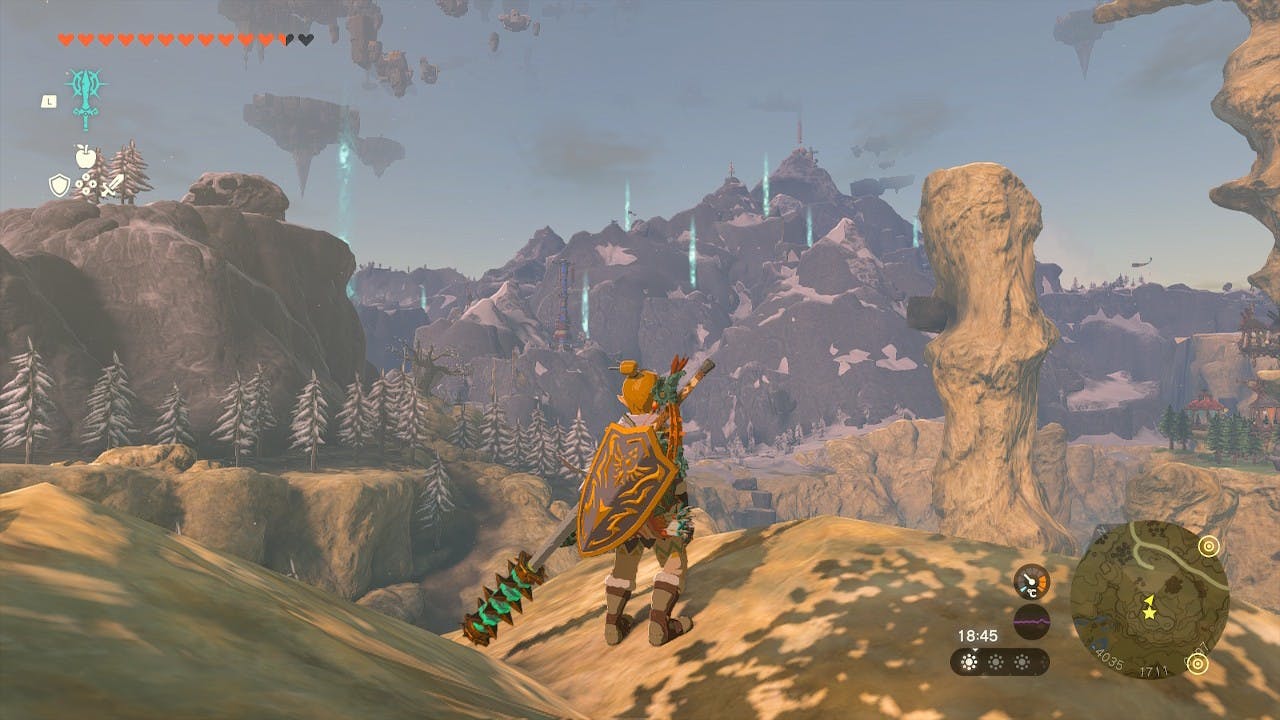Click the purple-line noise meter
The height and width of the screenshot is (720, 1280).
click(1031, 621)
